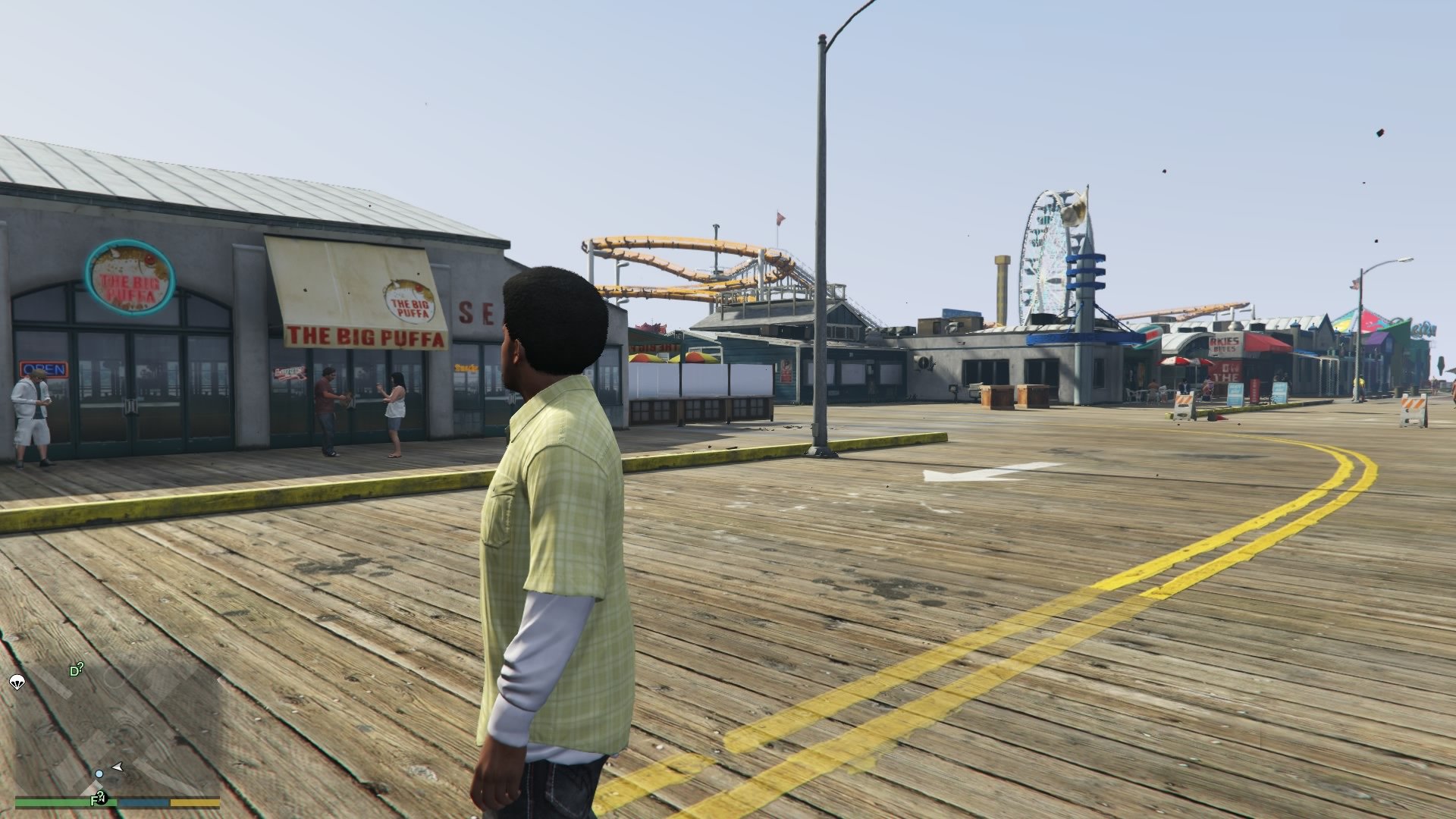Click the blue OPEN neon sign
Image resolution: width=1456 pixels, height=819 pixels.
coord(44,368)
